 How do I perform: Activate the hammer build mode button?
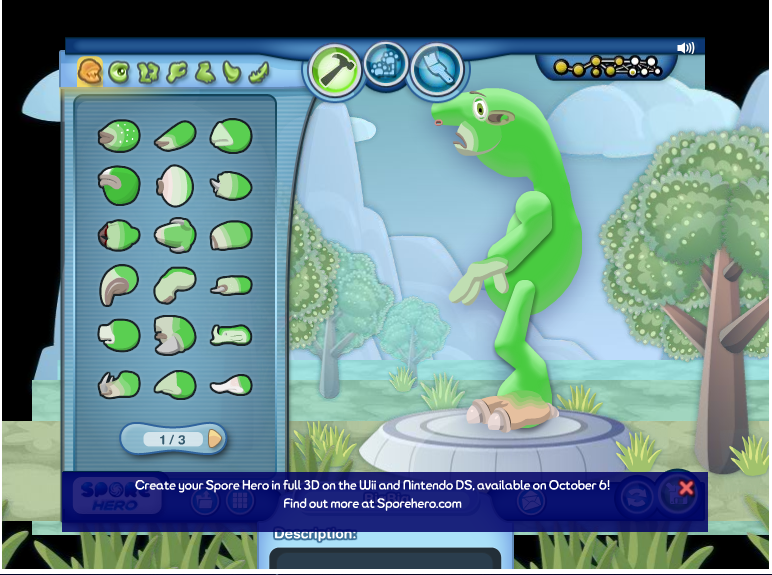[x=336, y=70]
